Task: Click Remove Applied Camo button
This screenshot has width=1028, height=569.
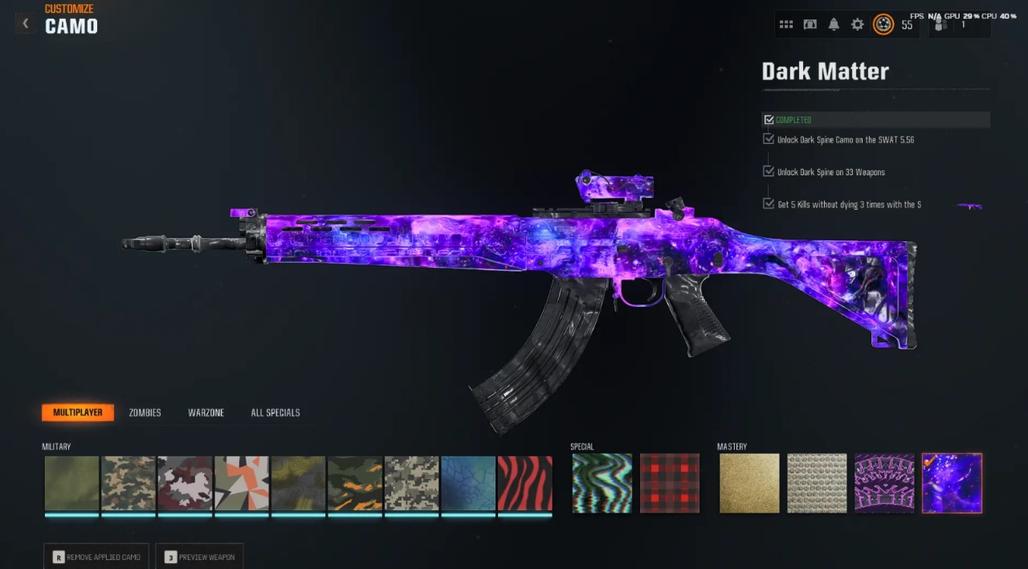Action: coord(96,556)
